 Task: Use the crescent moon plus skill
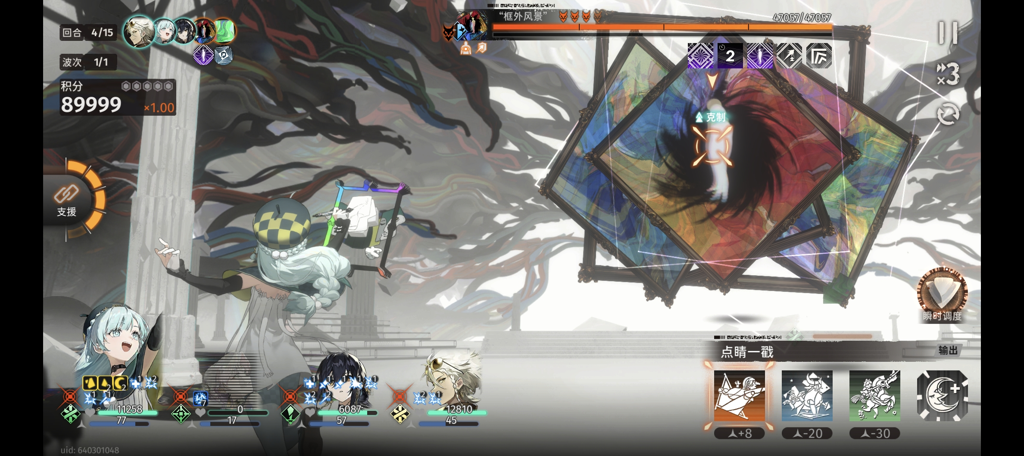click(x=941, y=395)
